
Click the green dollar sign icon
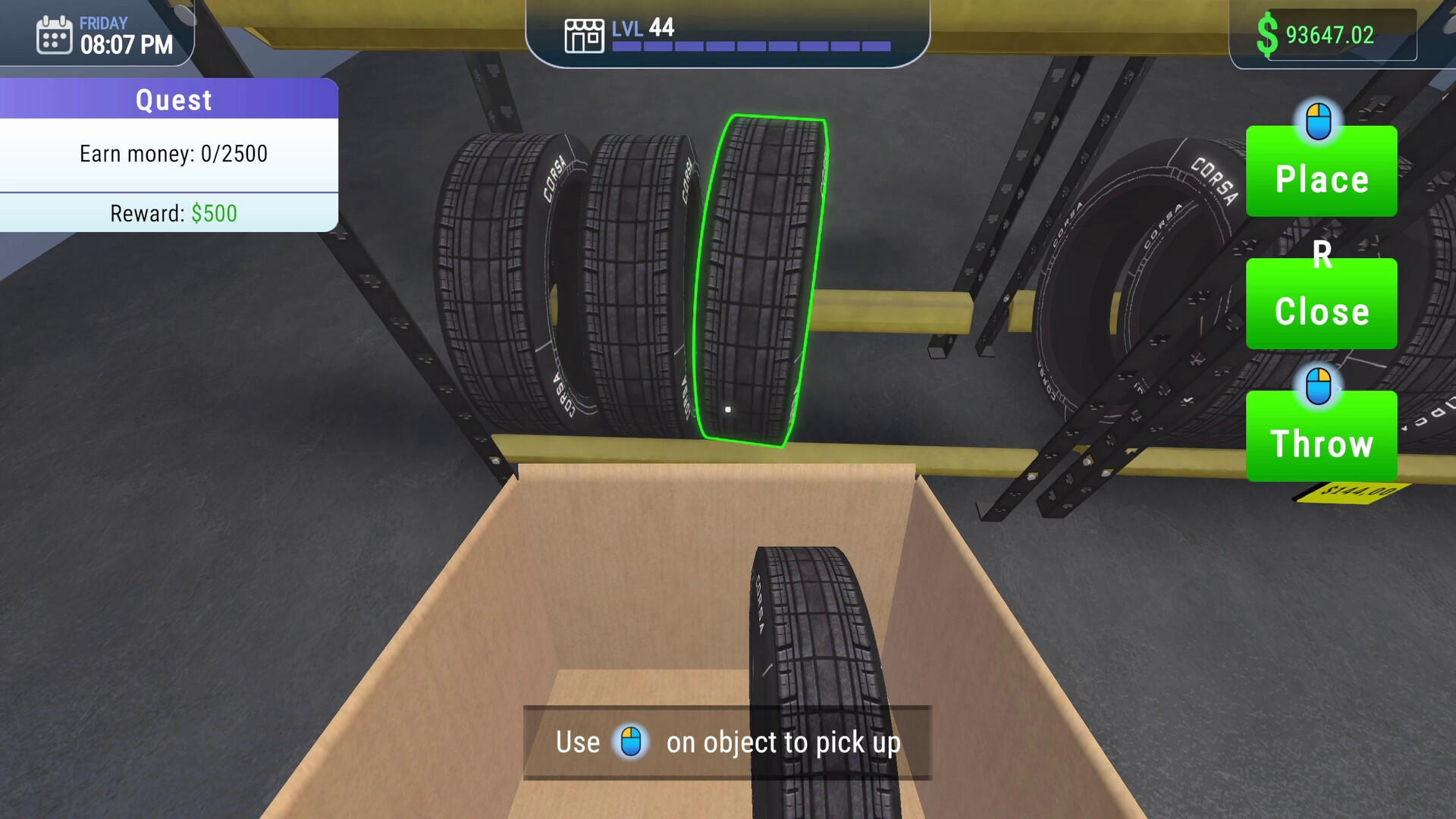pos(1266,33)
